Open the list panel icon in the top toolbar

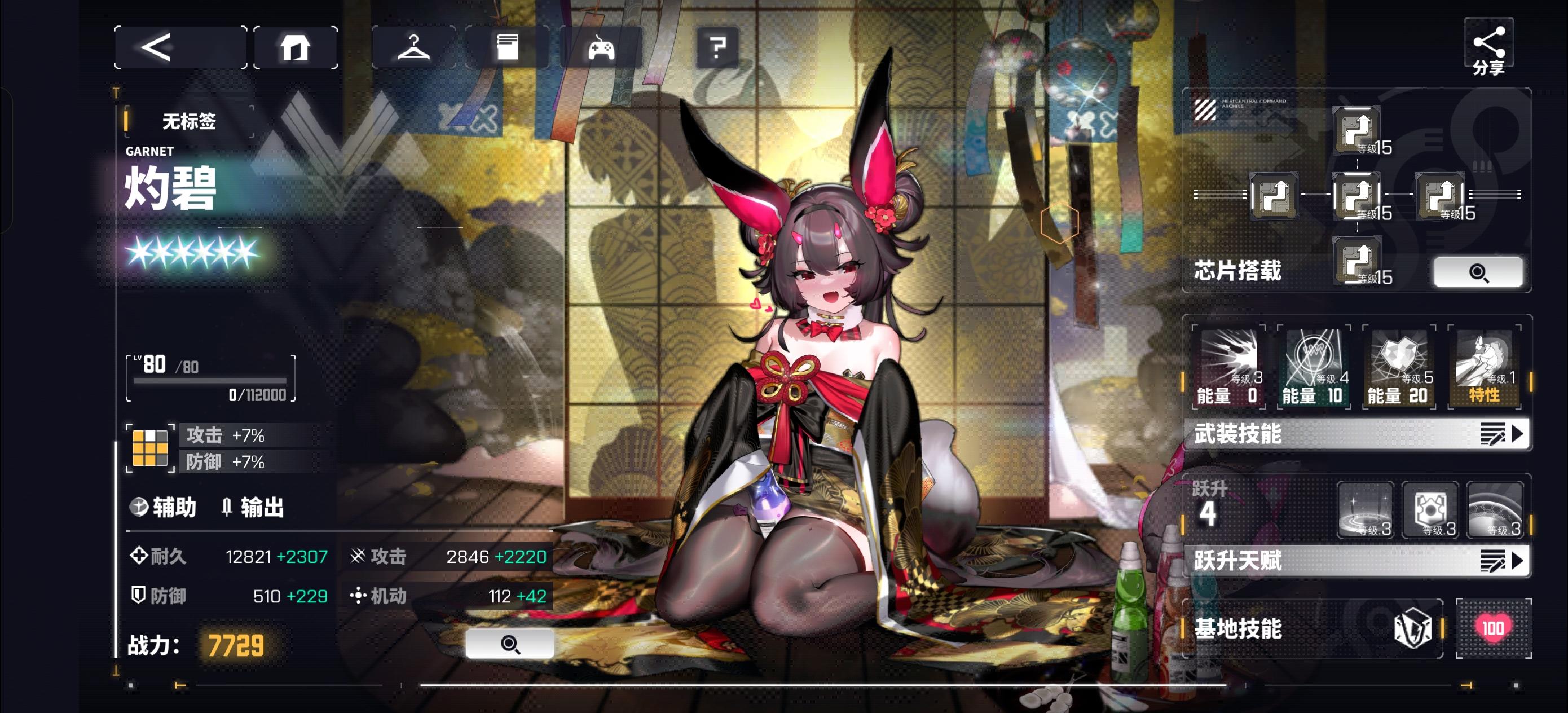tap(509, 48)
